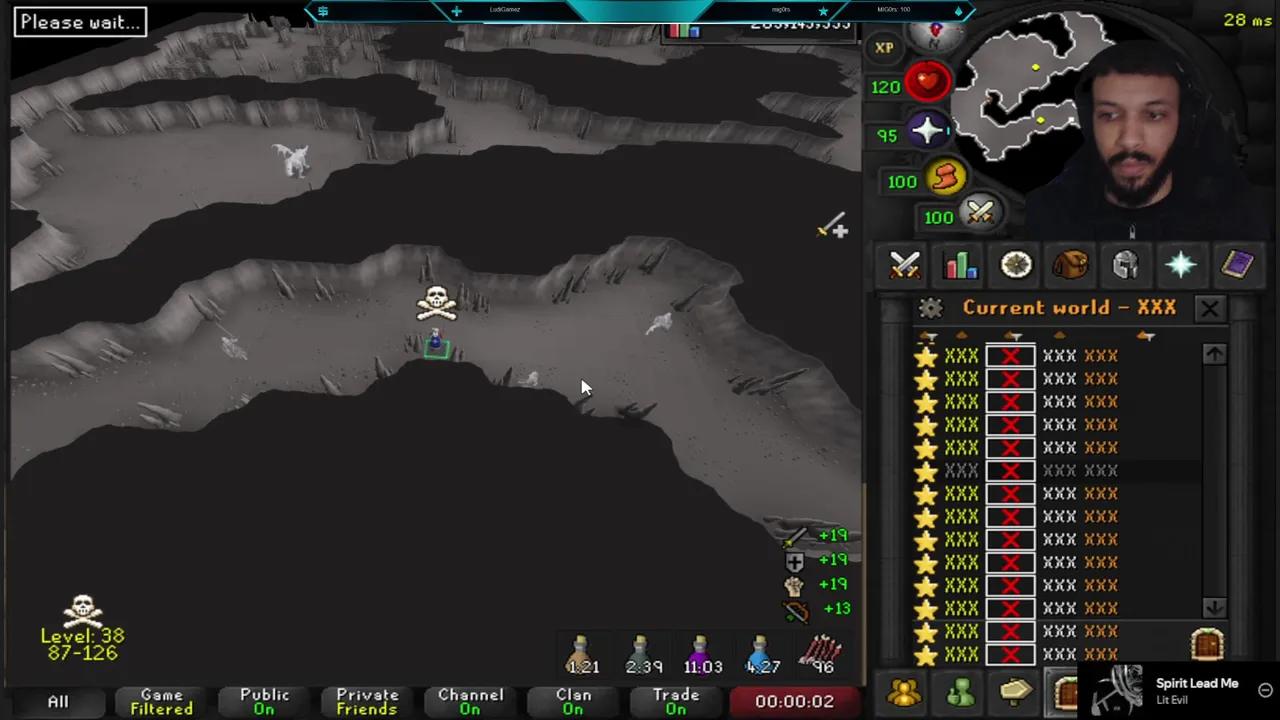Click the XP button beside the minimap

[x=884, y=47]
